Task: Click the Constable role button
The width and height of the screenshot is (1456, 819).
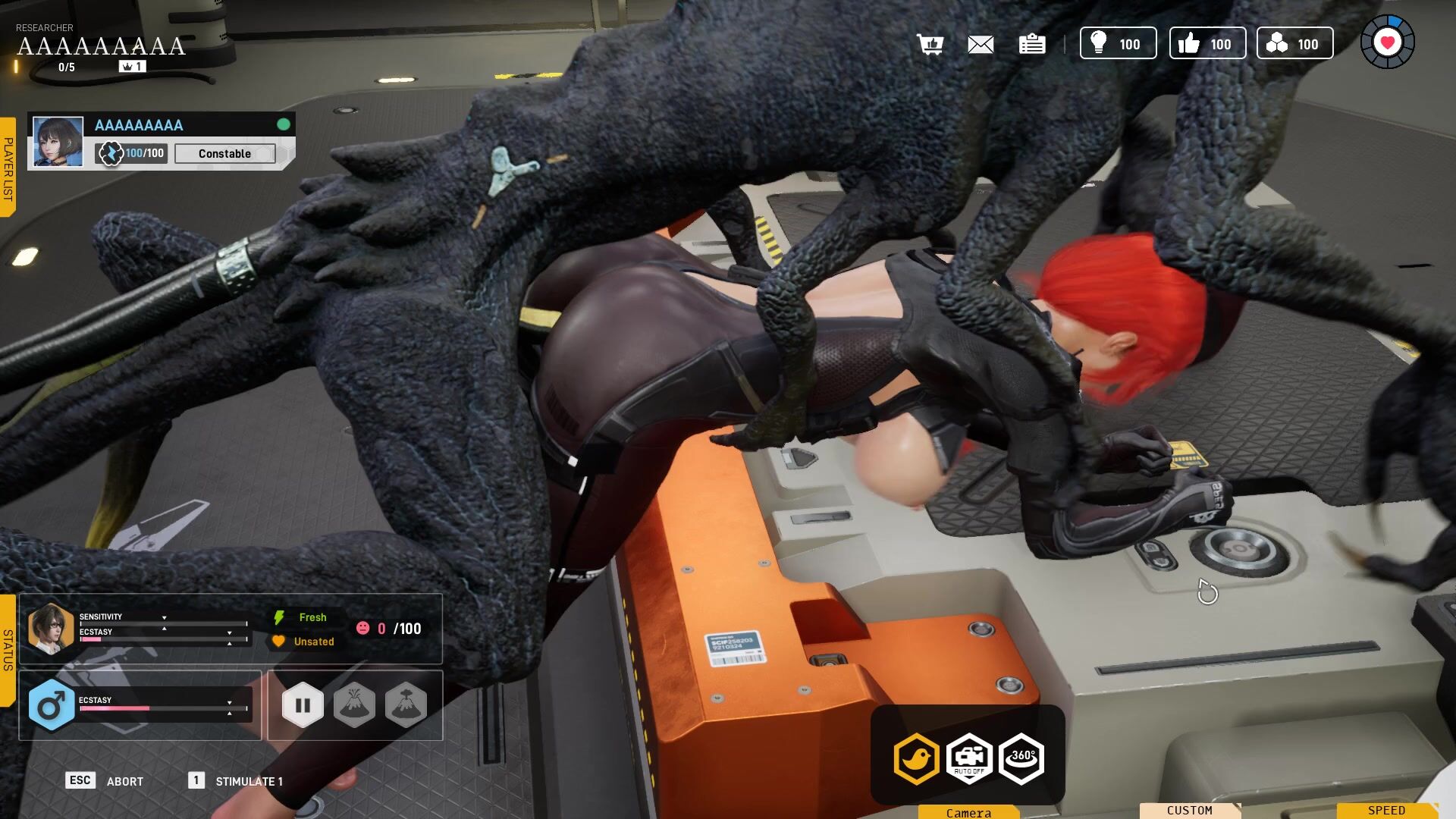Action: (x=224, y=154)
